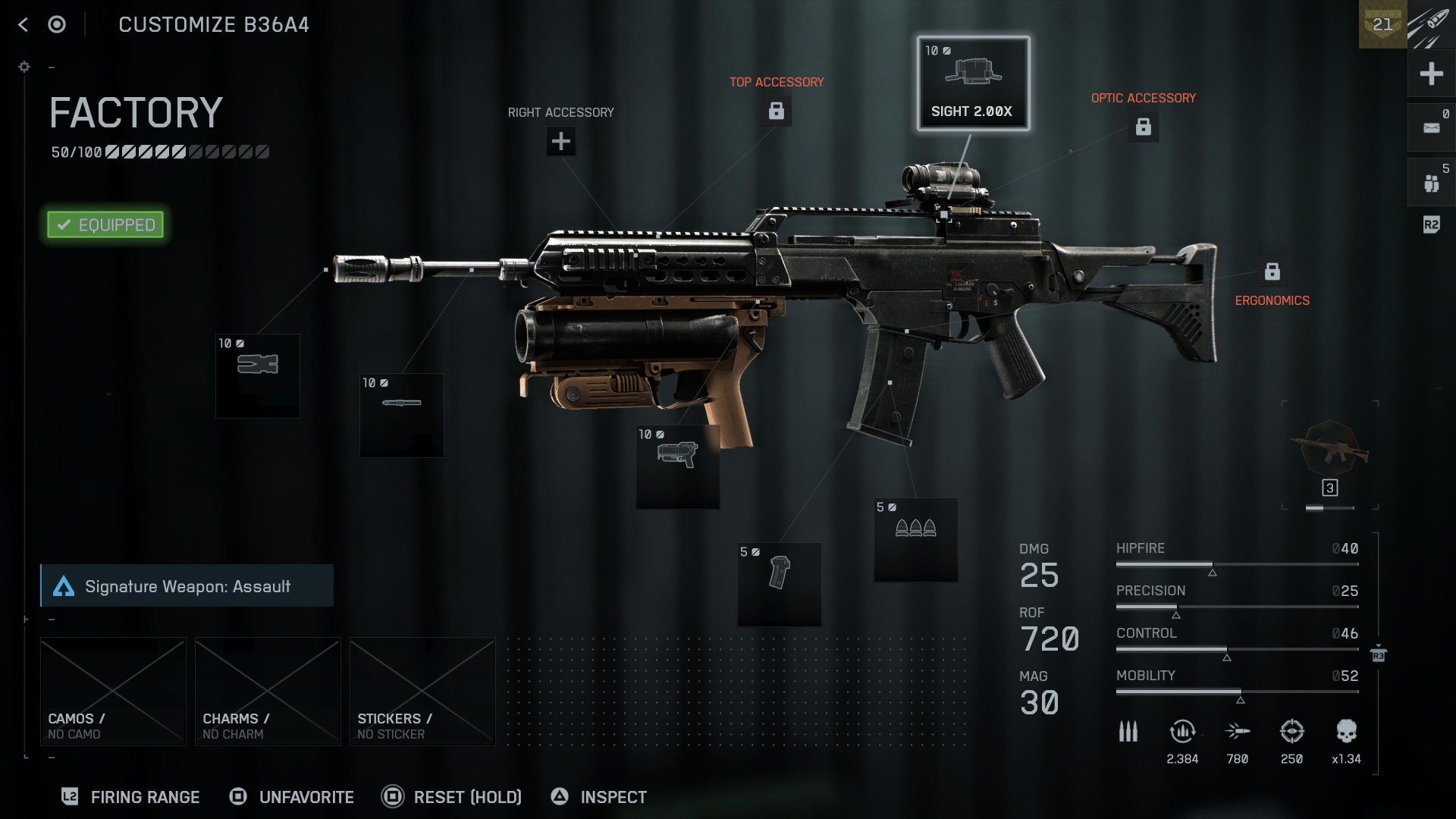Select the Signature Weapon: Assault banner

187,585
